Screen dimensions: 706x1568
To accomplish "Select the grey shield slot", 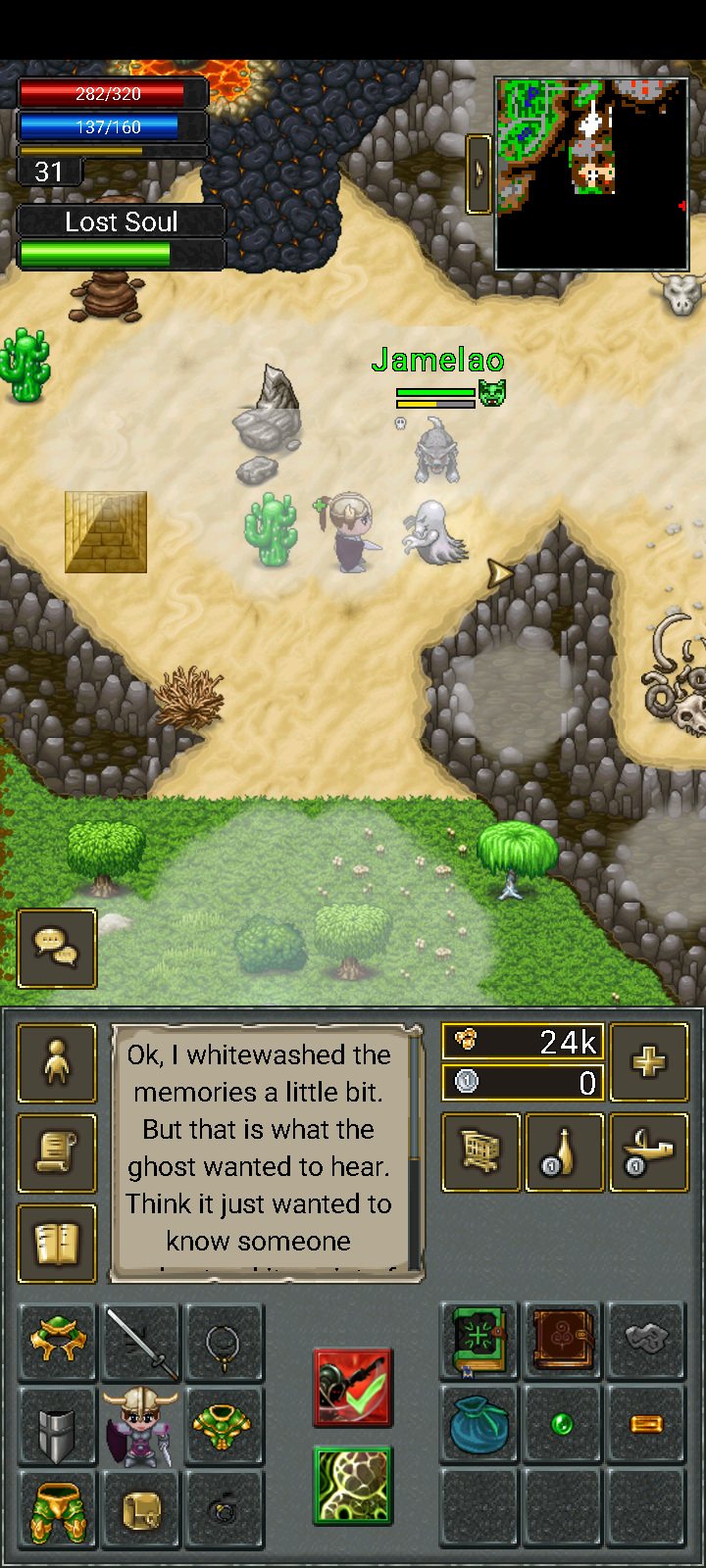I will click(x=58, y=1426).
